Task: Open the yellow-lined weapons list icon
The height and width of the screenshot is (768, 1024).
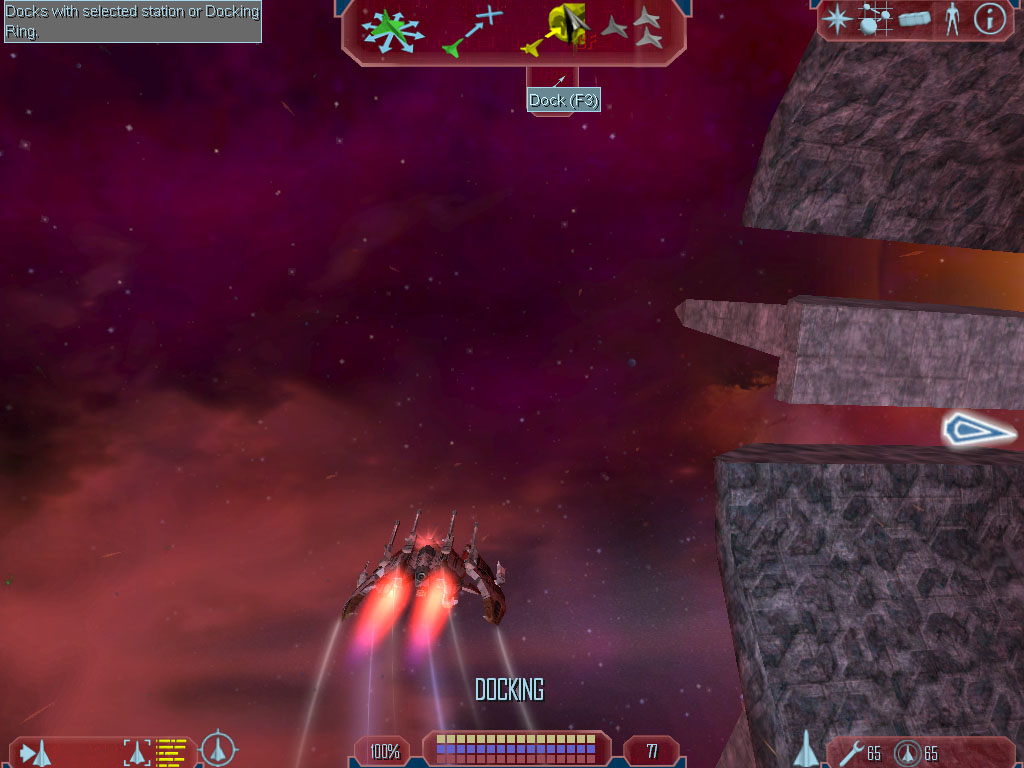Action: 172,751
